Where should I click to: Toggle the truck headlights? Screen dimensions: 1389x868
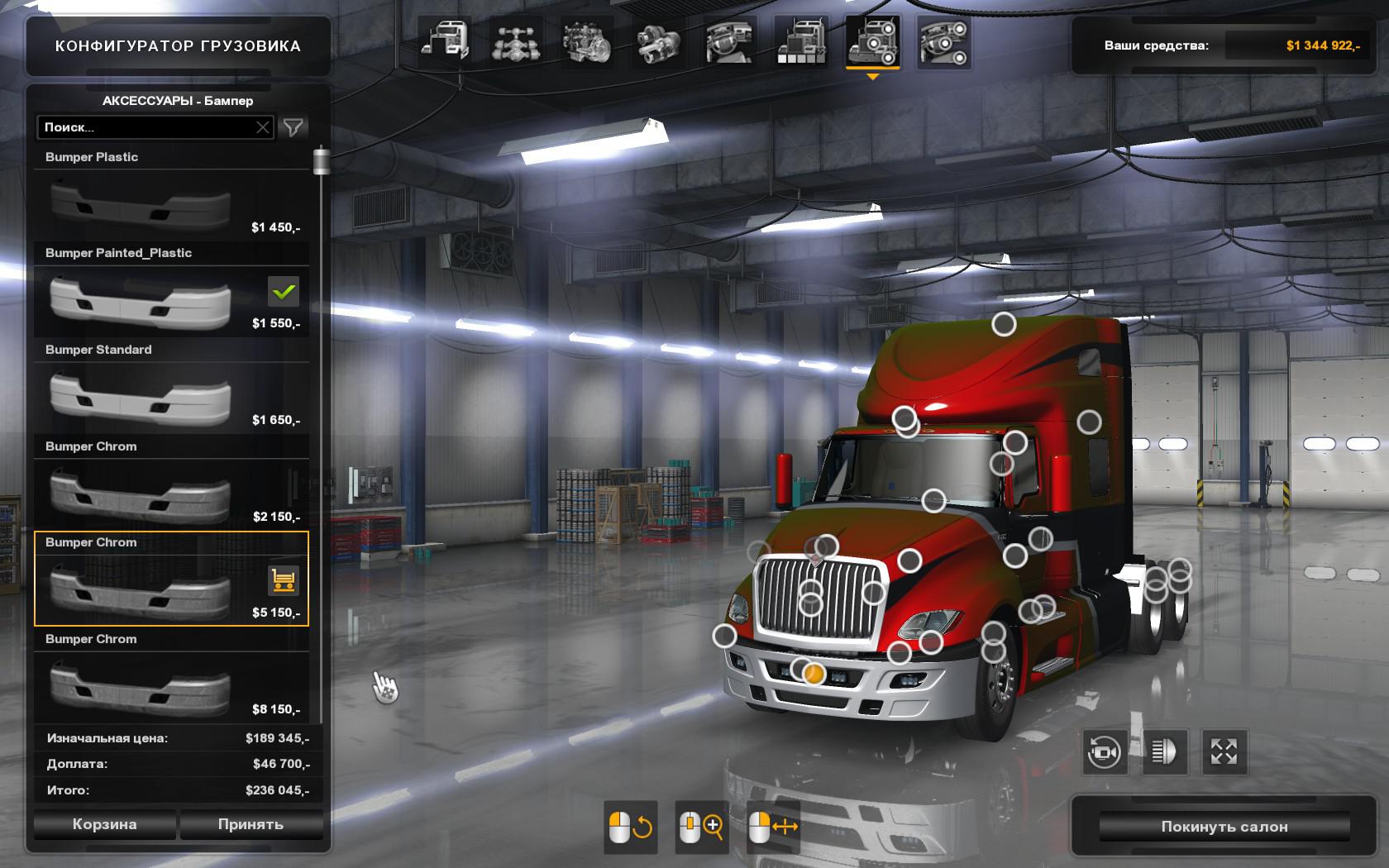pyautogui.click(x=1164, y=752)
